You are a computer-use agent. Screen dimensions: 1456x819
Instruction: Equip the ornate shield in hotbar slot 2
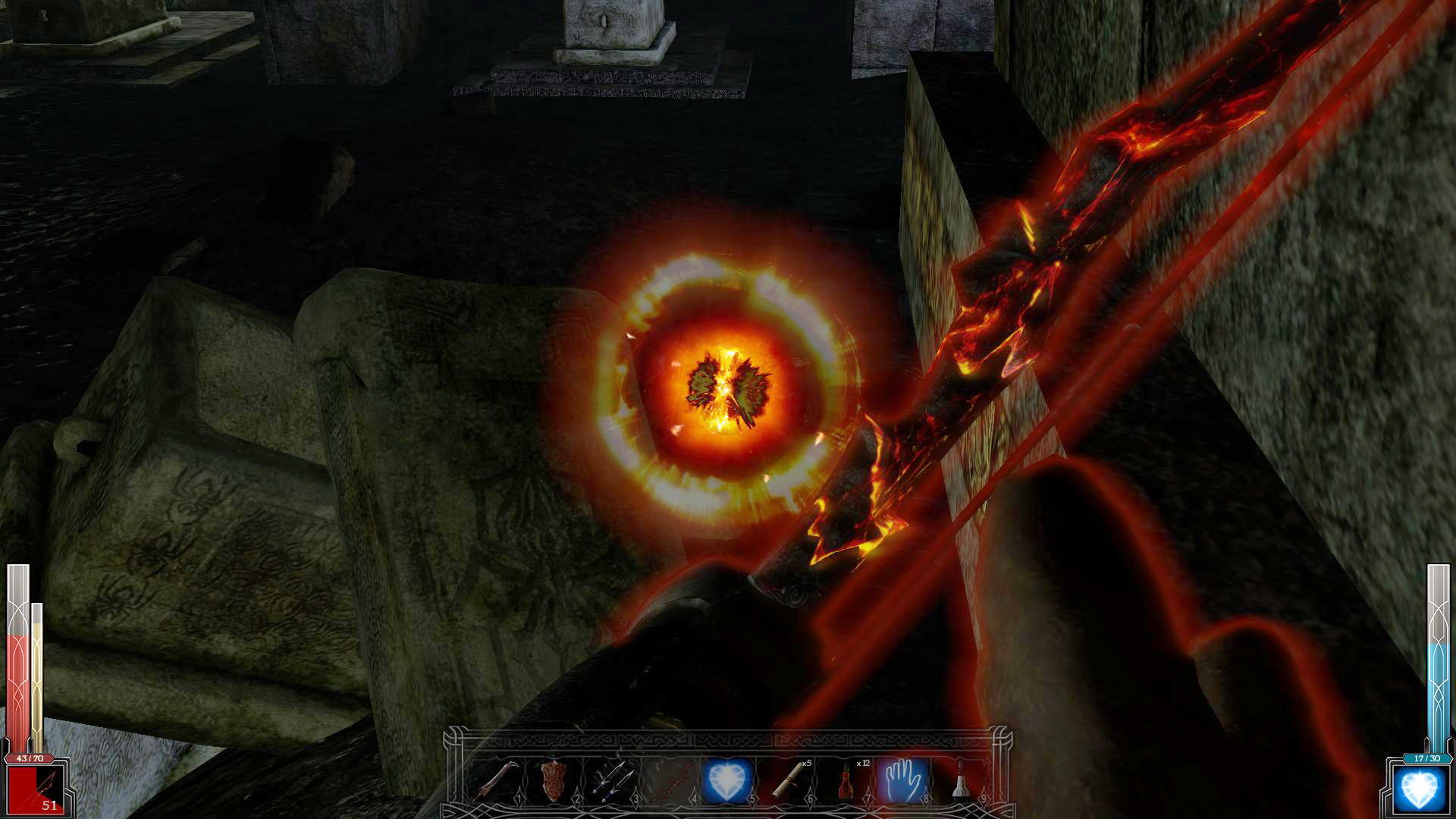point(555,780)
